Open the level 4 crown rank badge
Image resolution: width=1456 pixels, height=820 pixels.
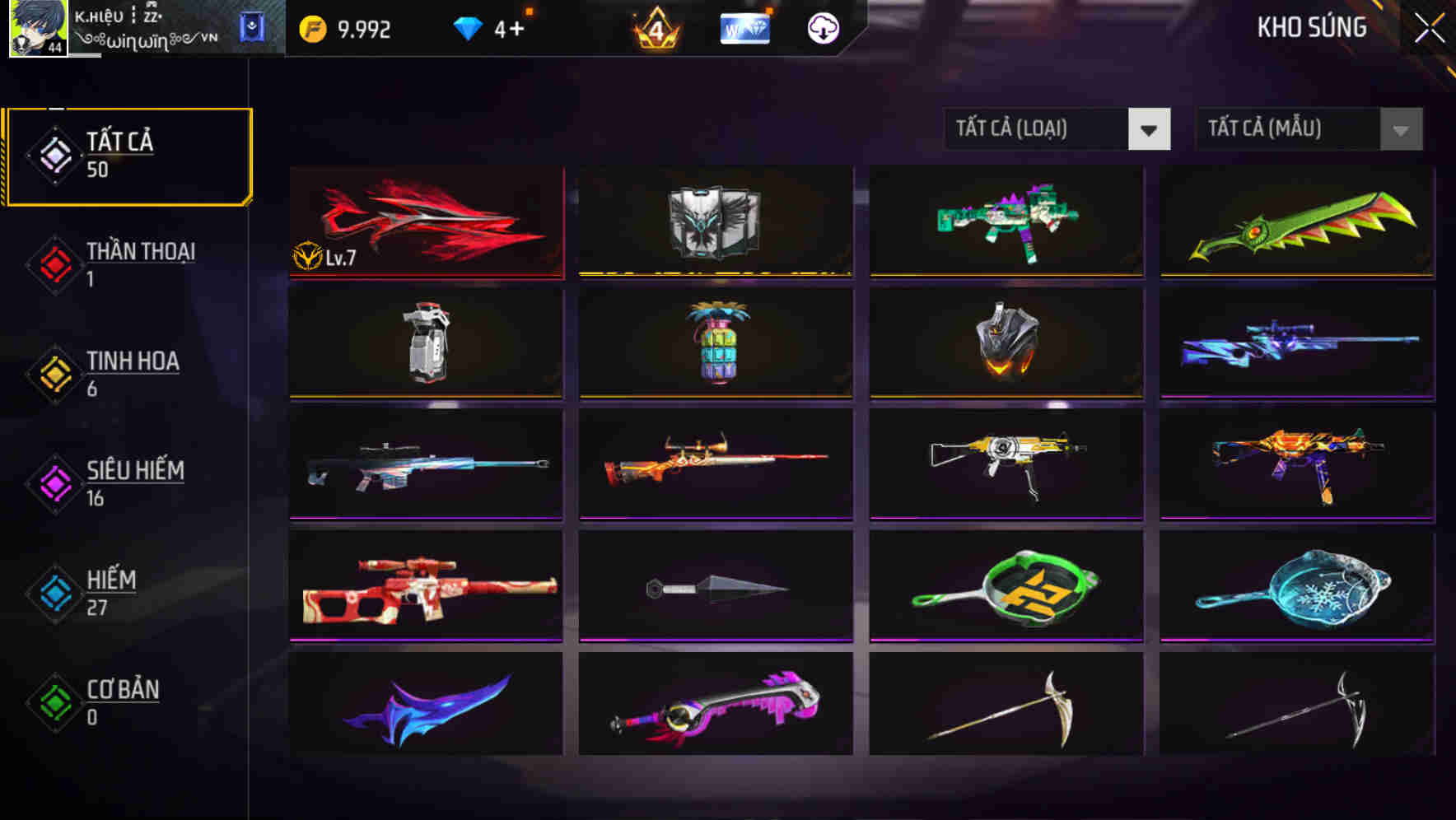[653, 30]
